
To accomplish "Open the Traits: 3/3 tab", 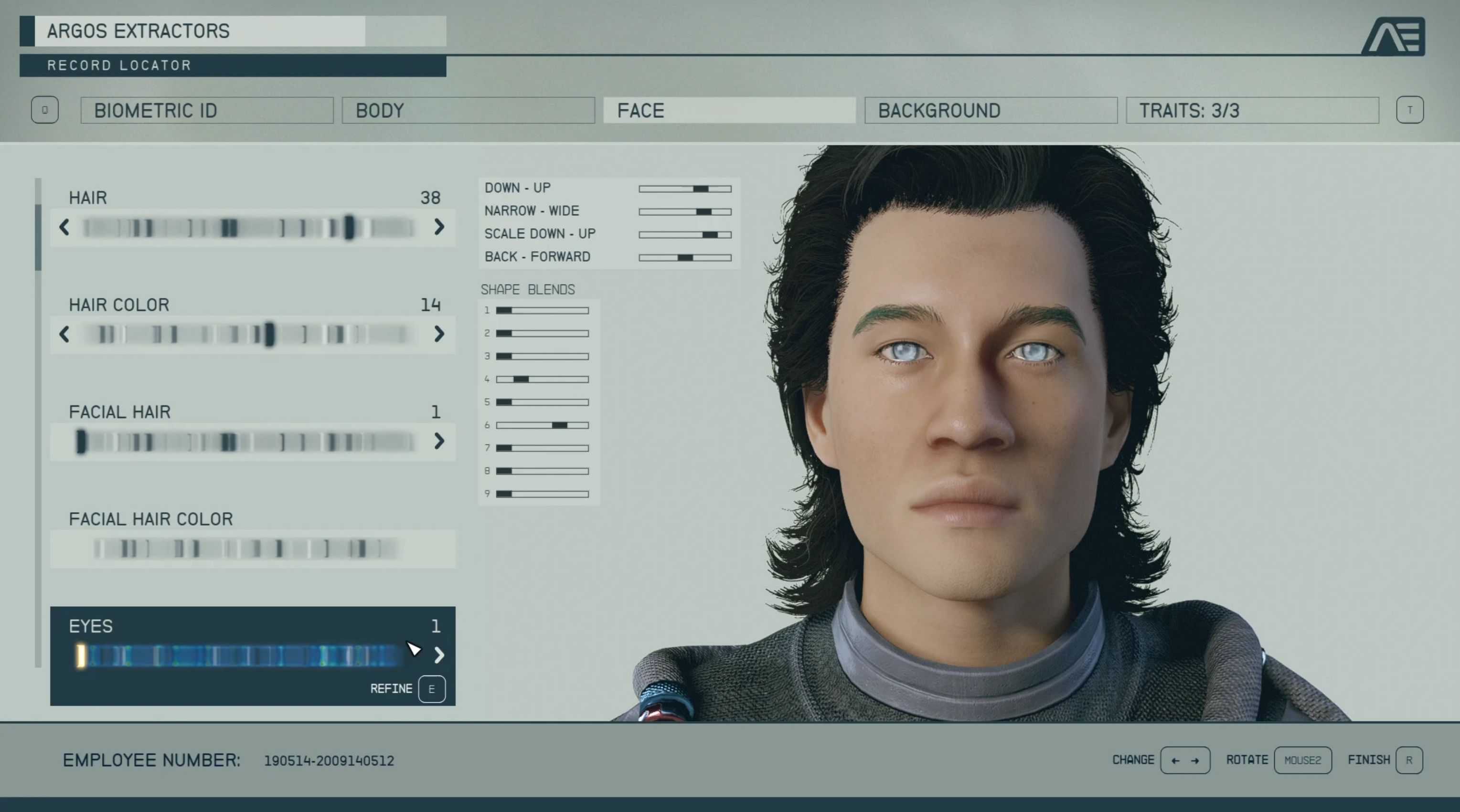I will tap(1251, 110).
